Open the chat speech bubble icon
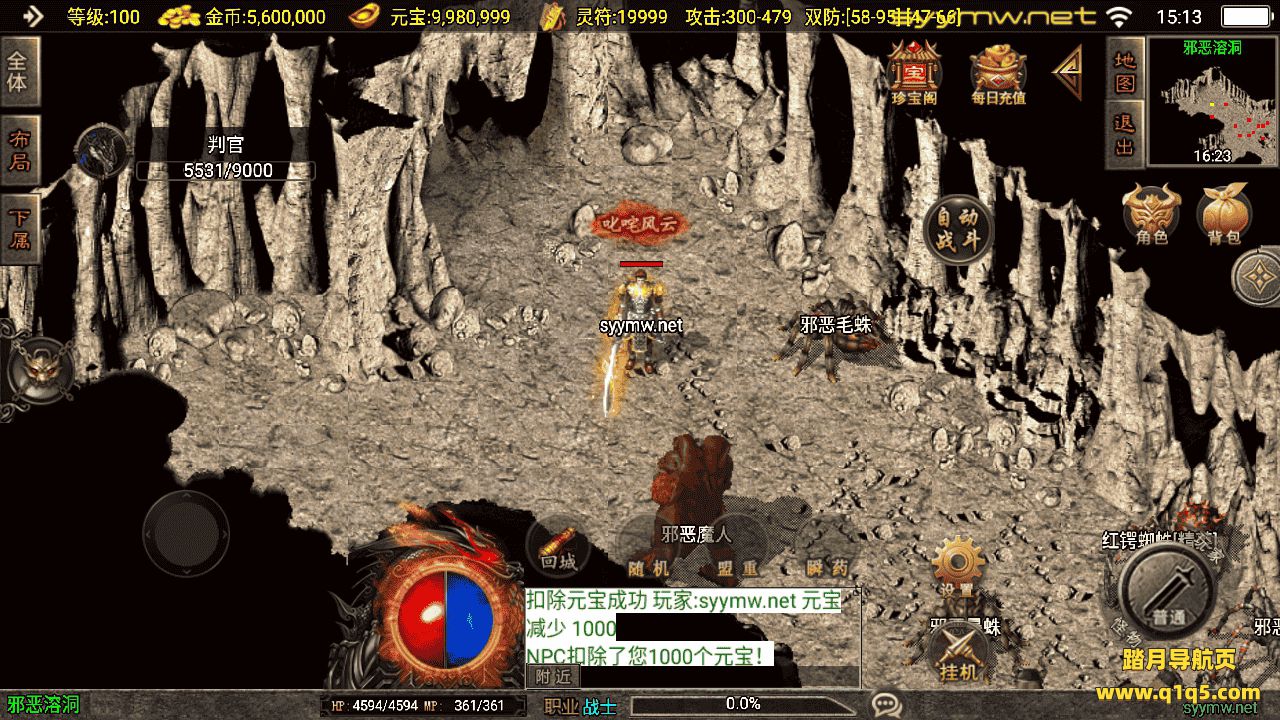Viewport: 1280px width, 720px height. tap(884, 704)
